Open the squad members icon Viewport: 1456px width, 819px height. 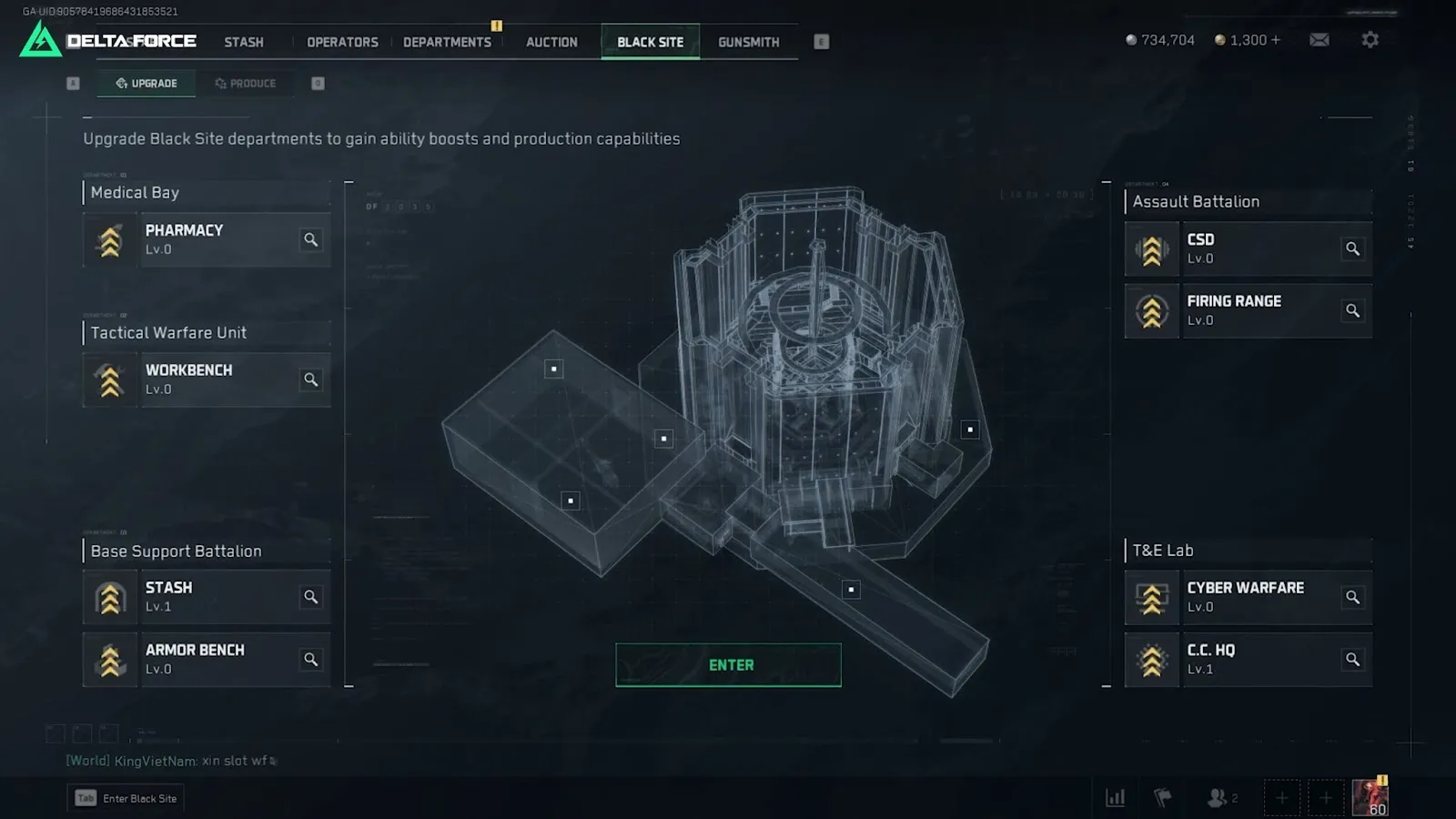tap(1218, 798)
